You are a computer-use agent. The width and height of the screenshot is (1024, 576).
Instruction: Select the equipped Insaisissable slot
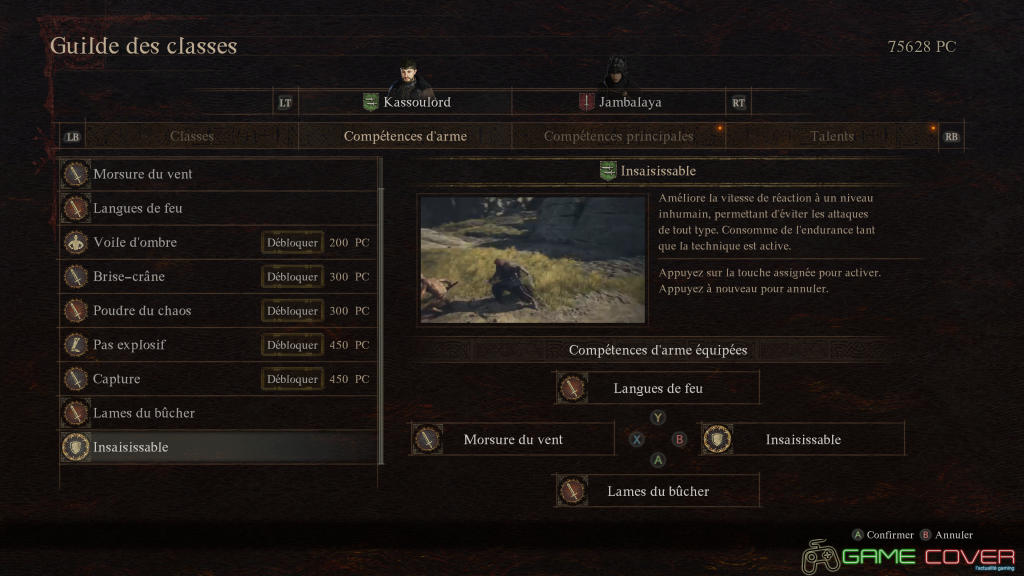802,439
